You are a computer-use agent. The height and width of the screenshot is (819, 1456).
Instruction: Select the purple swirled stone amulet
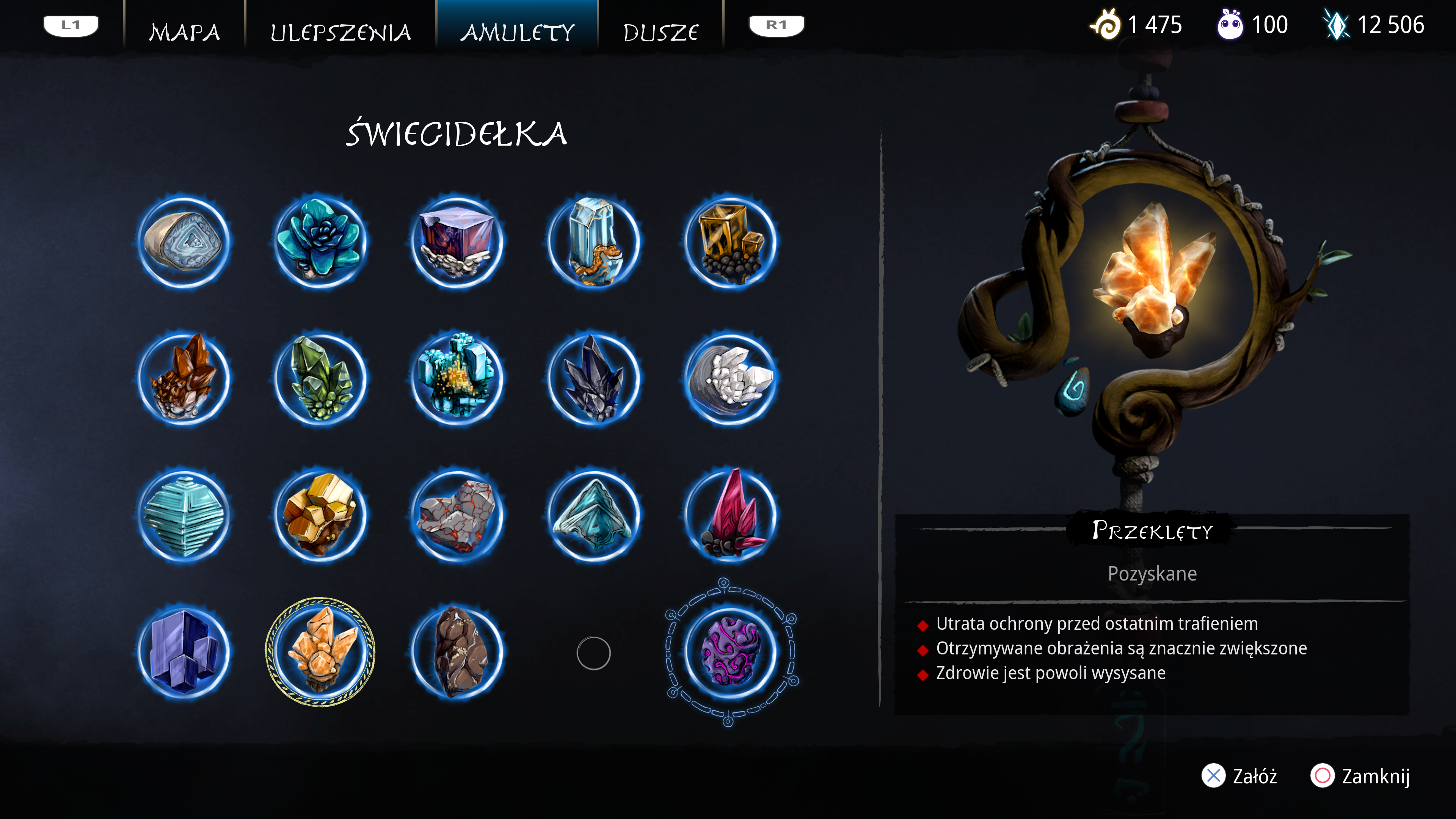730,652
